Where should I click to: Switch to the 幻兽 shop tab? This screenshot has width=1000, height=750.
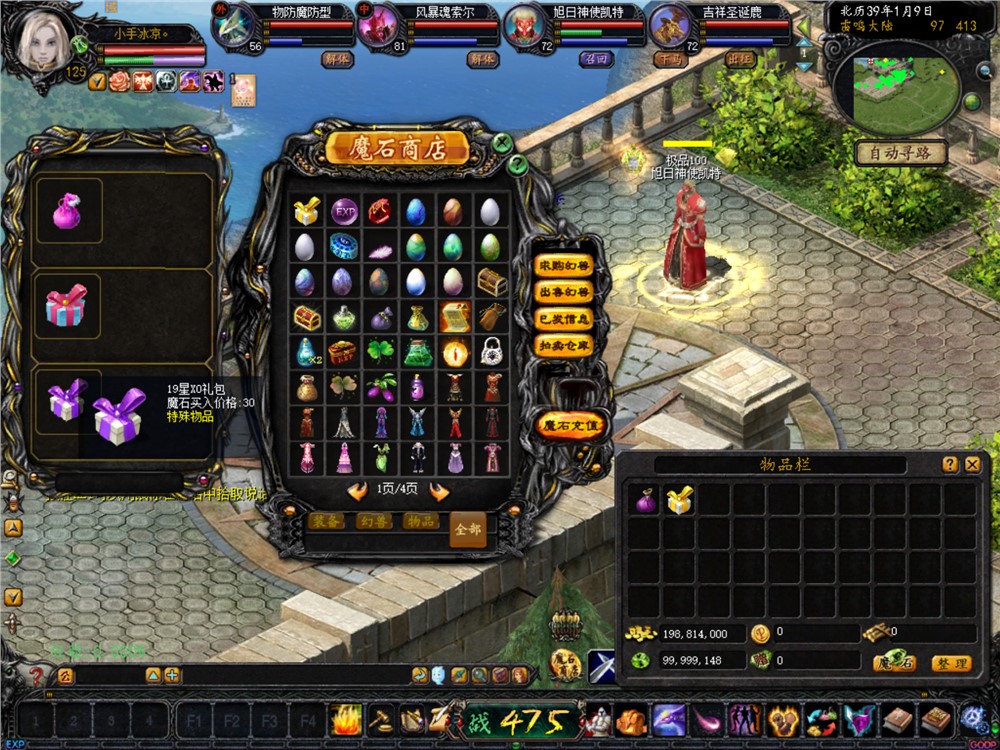(374, 522)
